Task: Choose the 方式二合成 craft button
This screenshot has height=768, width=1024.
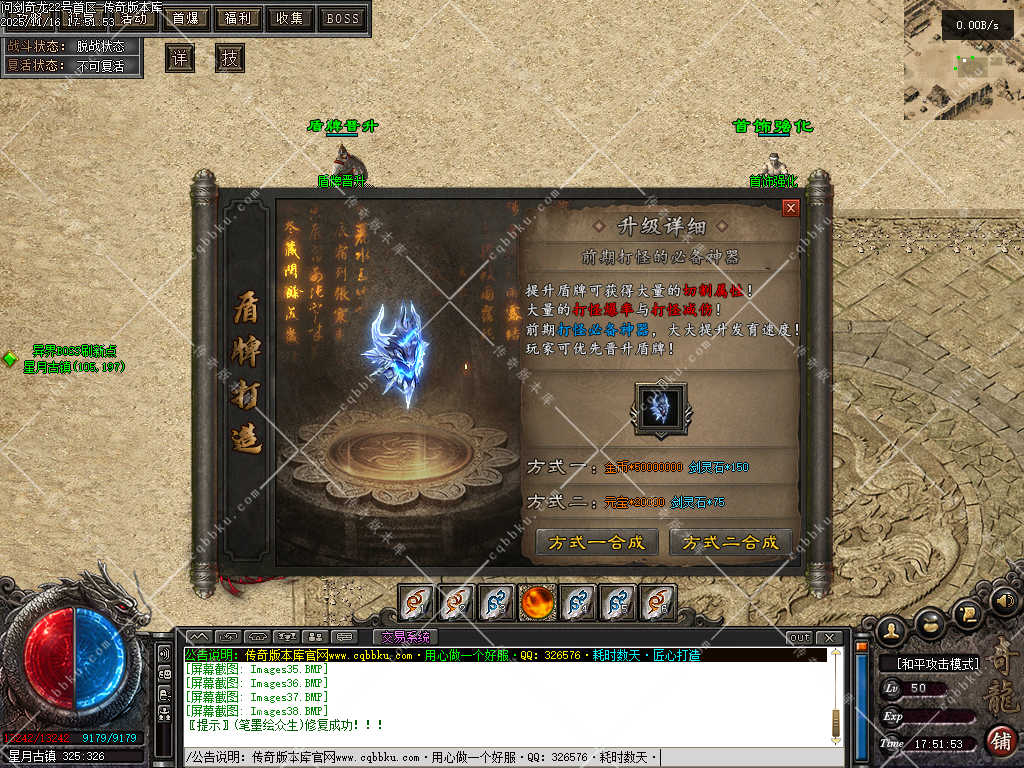Action: click(x=729, y=542)
